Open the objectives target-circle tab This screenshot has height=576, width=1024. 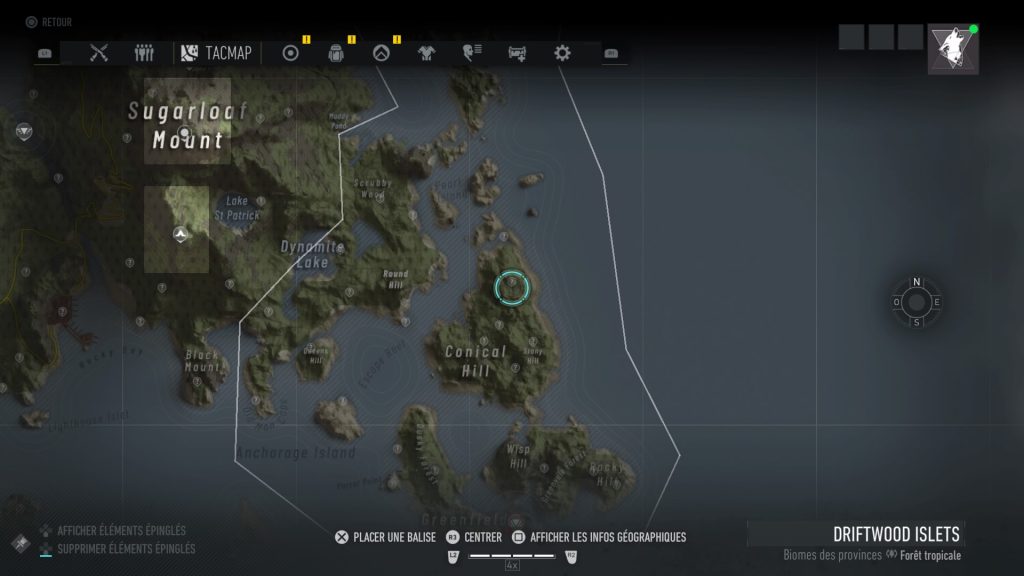(x=291, y=53)
